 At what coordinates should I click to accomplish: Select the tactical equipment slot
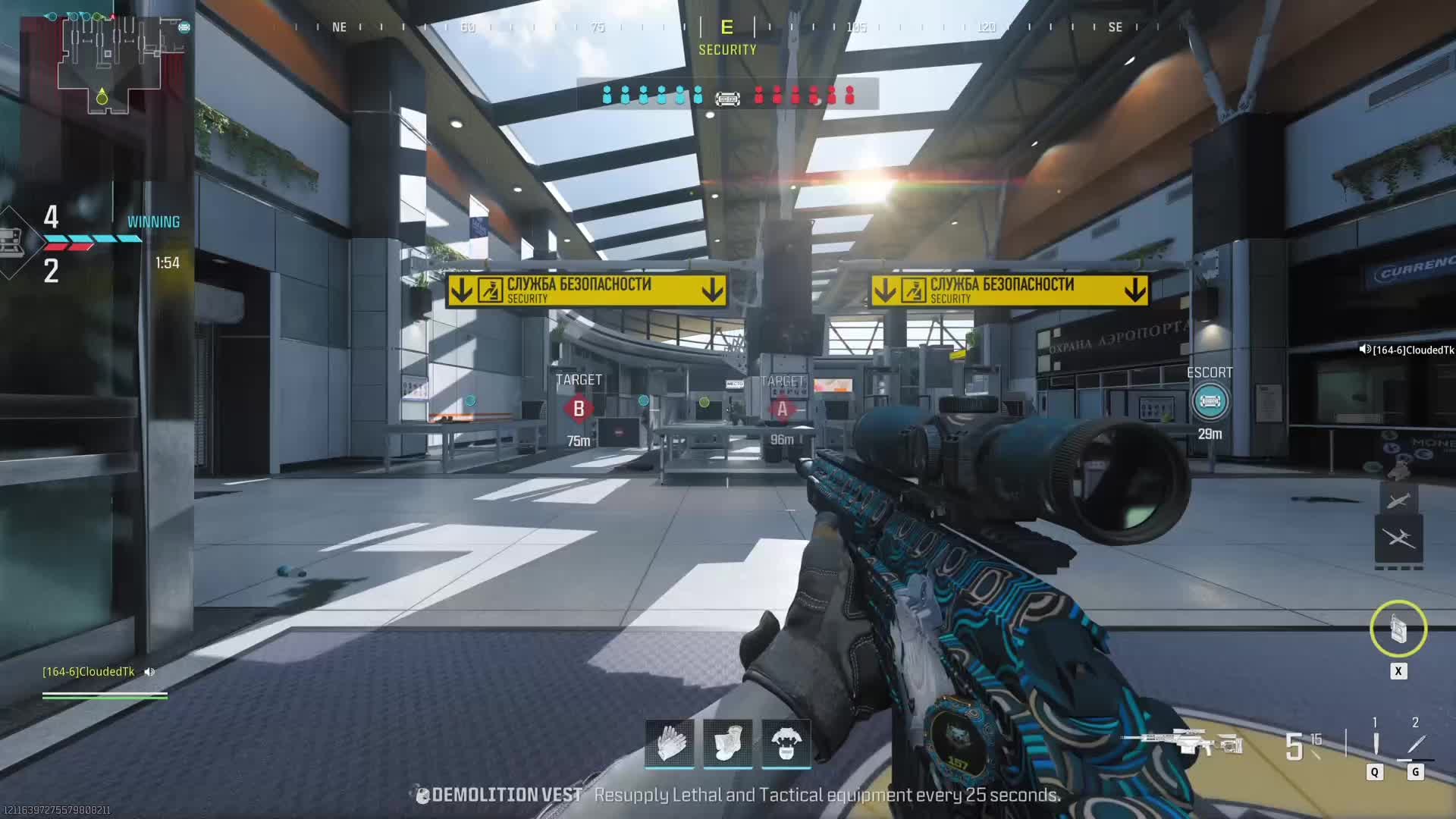coord(1375,744)
